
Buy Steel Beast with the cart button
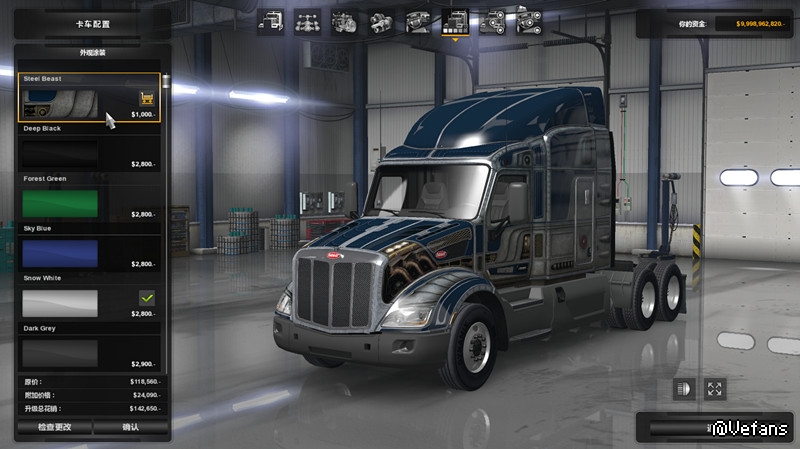[146, 98]
